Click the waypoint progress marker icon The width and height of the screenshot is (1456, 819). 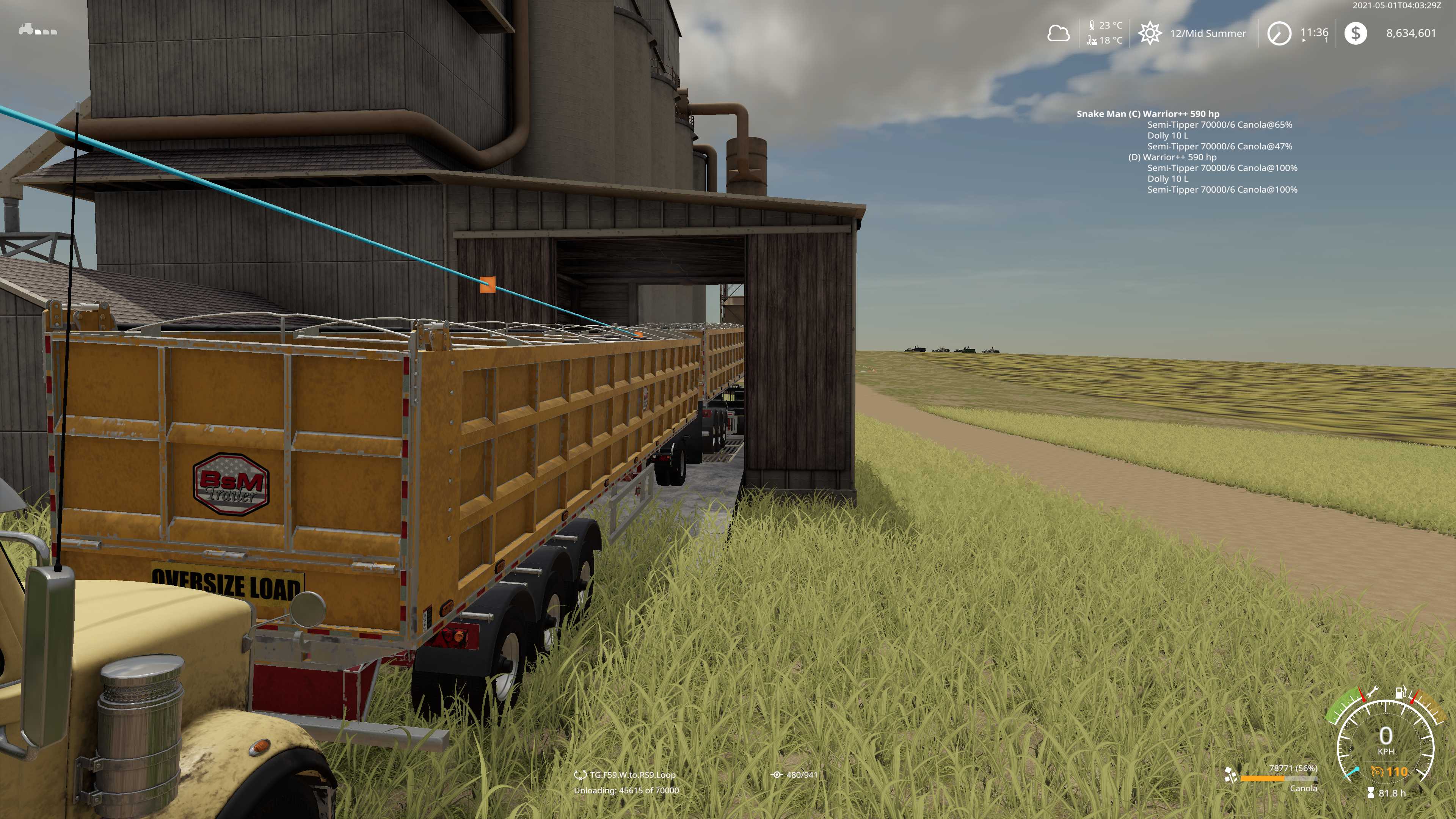pos(777,775)
